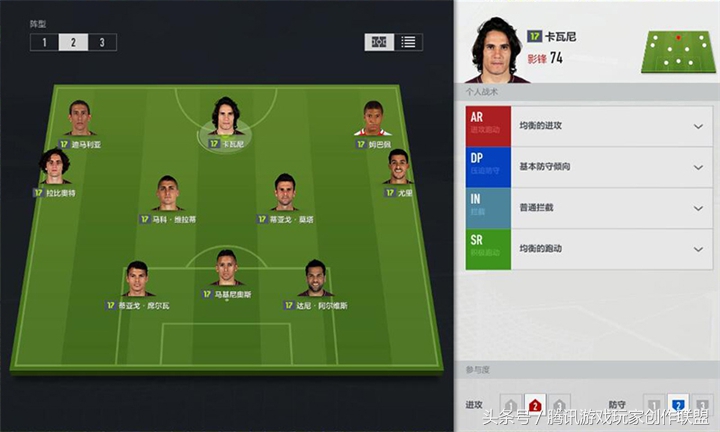Viewport: 720px width, 432px height.
Task: Show the pitch formation view
Action: [x=380, y=42]
